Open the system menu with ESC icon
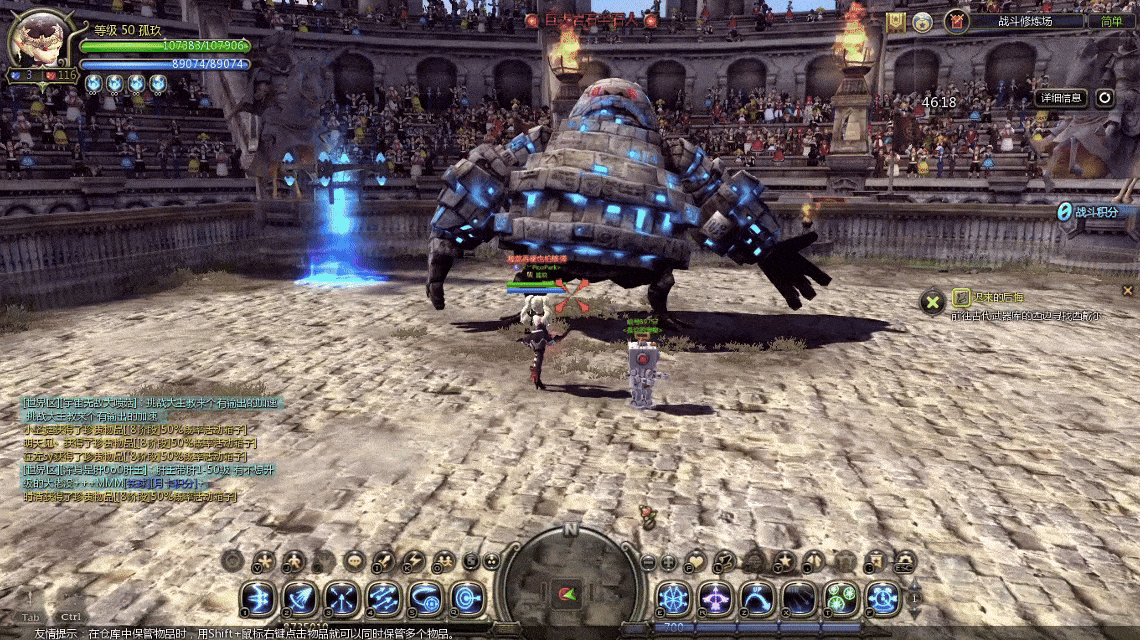This screenshot has width=1140, height=640. pos(905,562)
